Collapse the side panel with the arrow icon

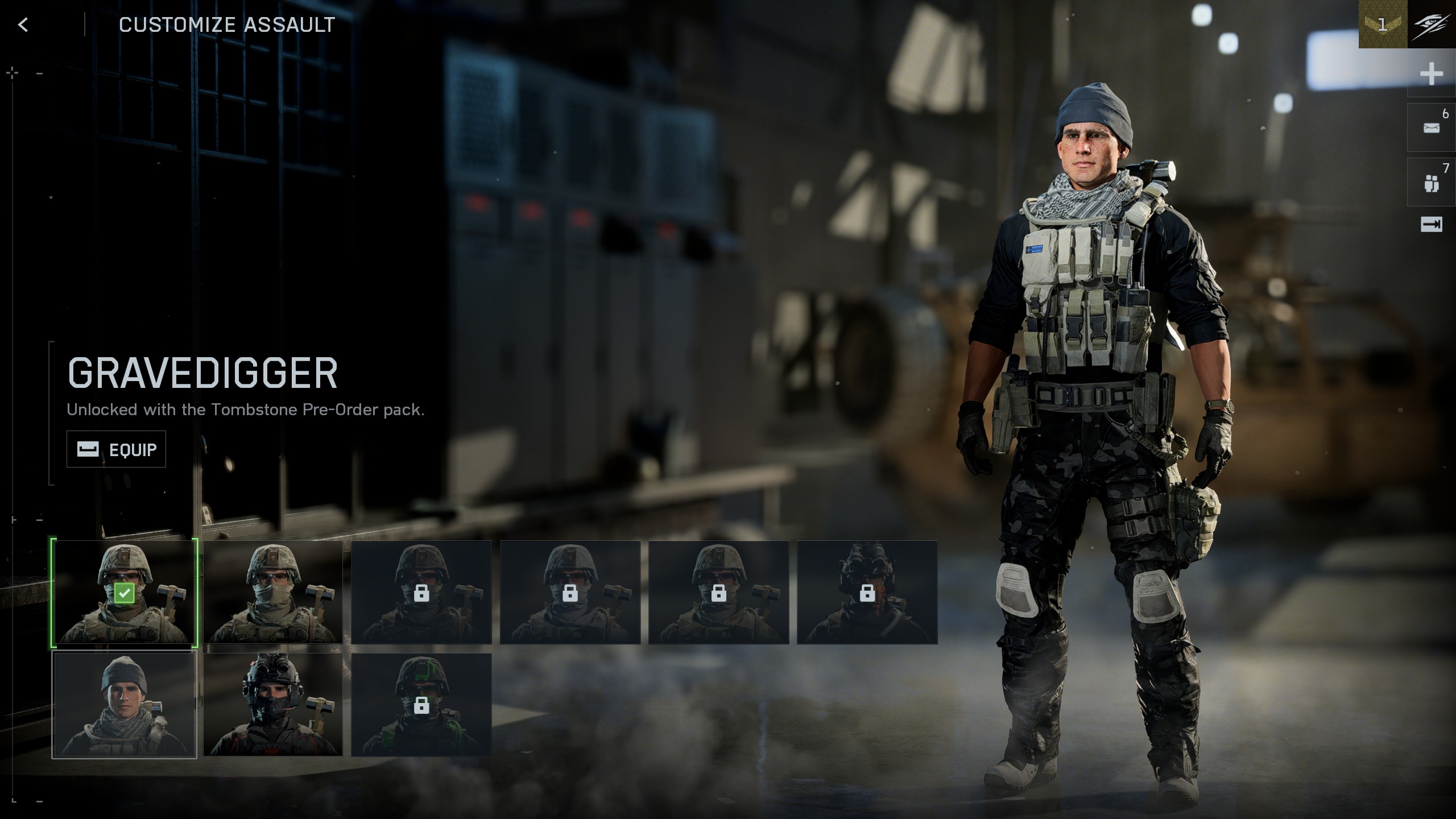(x=1431, y=225)
